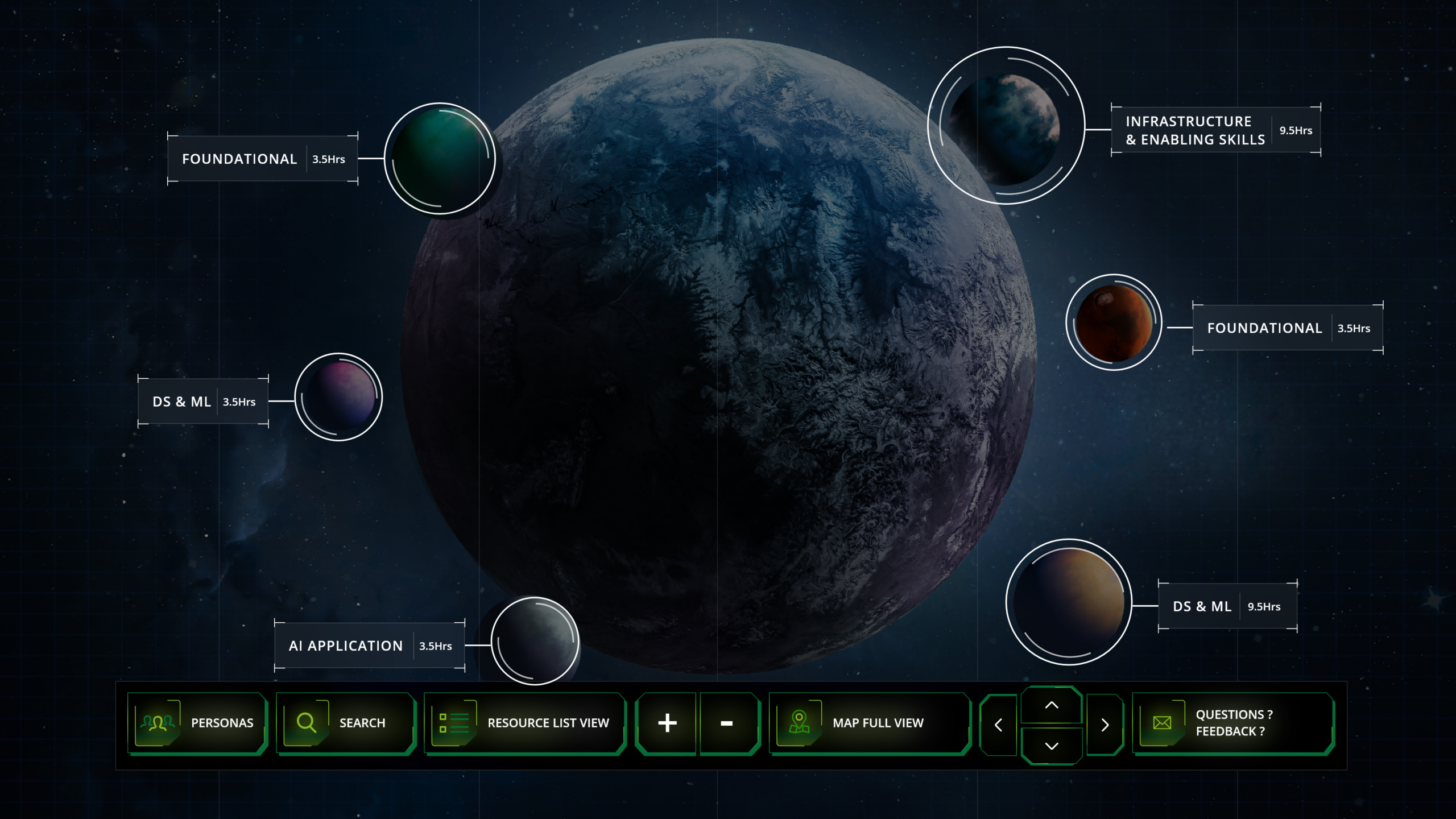Image resolution: width=1456 pixels, height=819 pixels.
Task: Open the purple DS & ML 3.5Hrs planet
Action: (339, 397)
